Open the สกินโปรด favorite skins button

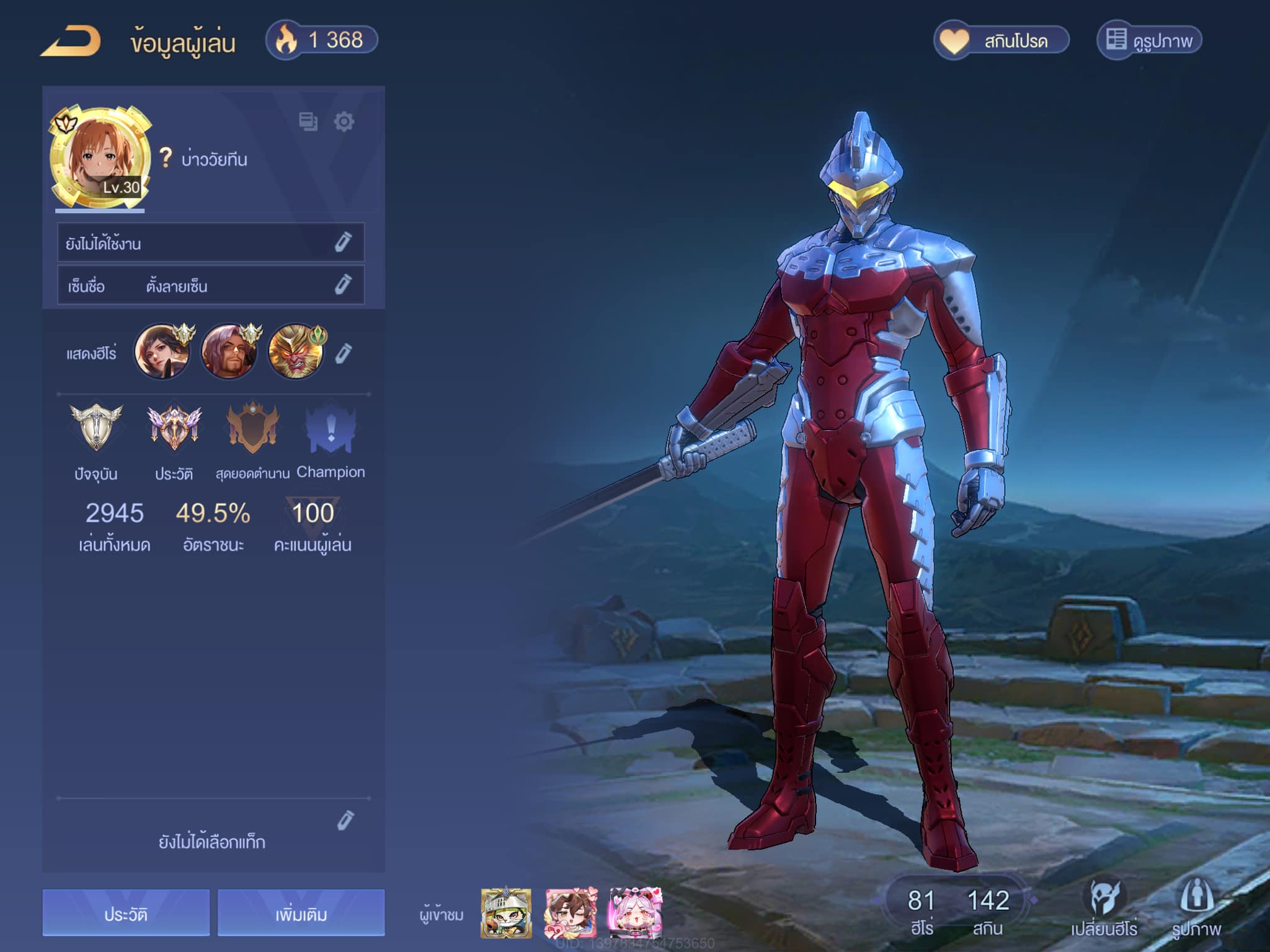point(1001,41)
